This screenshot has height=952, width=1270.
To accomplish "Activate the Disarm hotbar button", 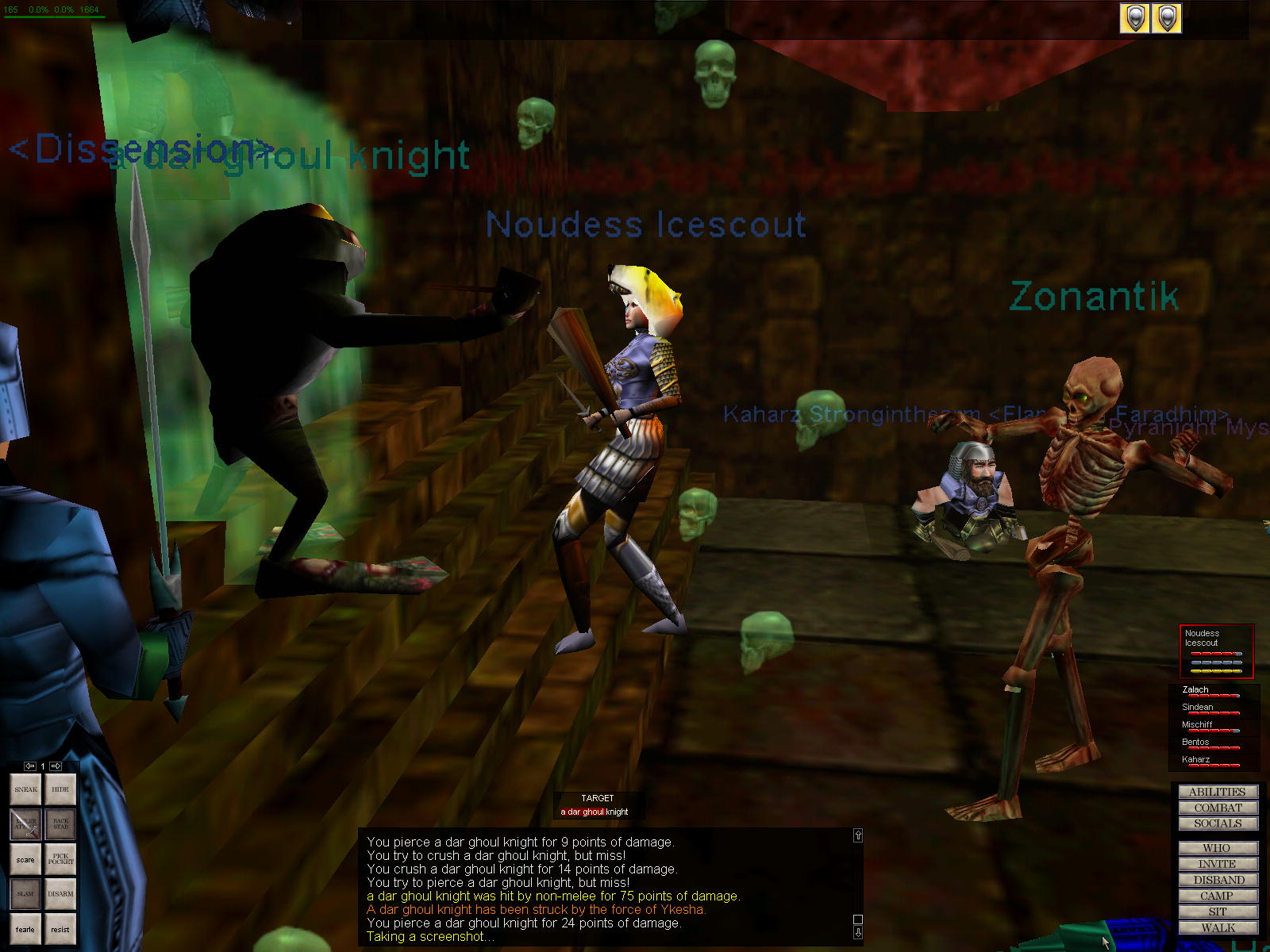I will [x=60, y=894].
